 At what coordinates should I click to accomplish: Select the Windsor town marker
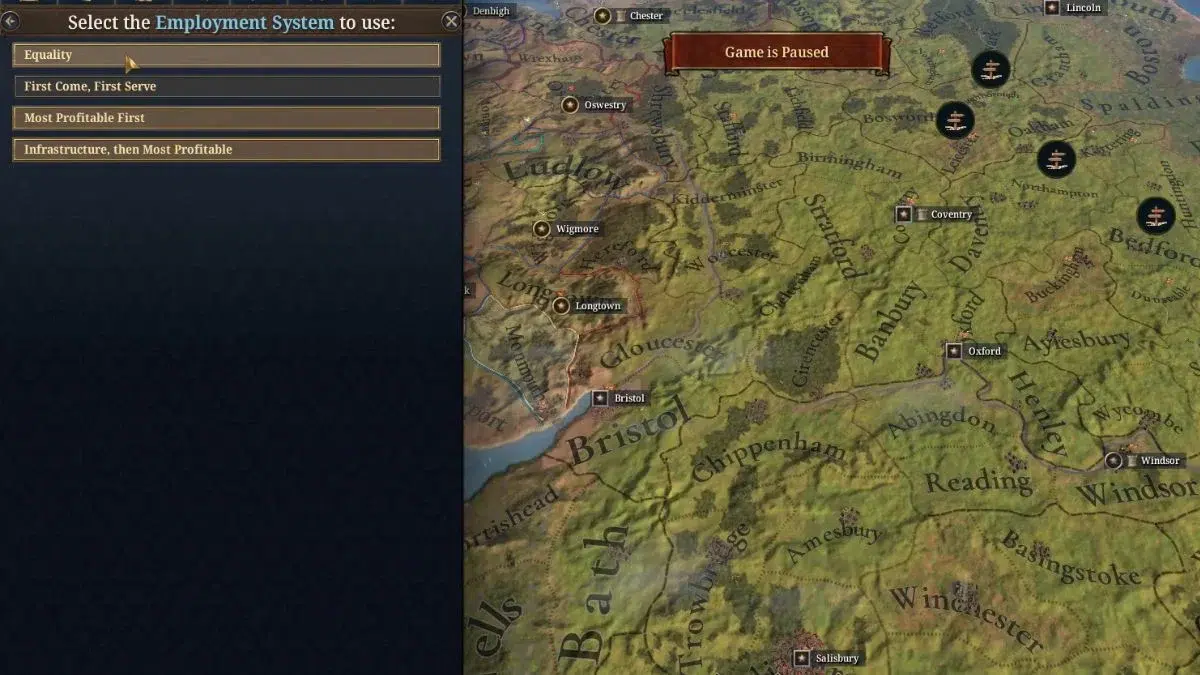click(x=1114, y=461)
